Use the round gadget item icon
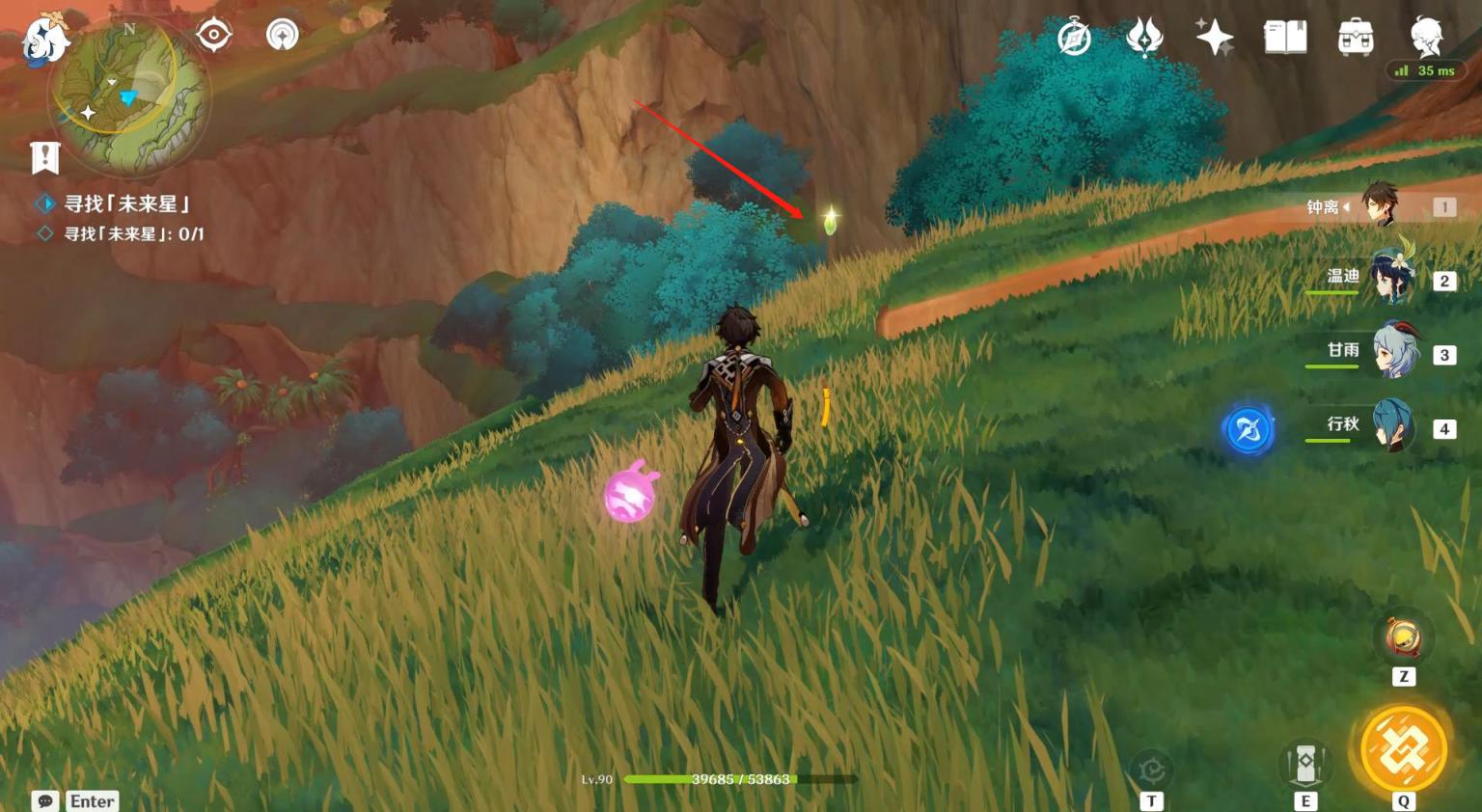This screenshot has height=812, width=1482. [x=1403, y=636]
